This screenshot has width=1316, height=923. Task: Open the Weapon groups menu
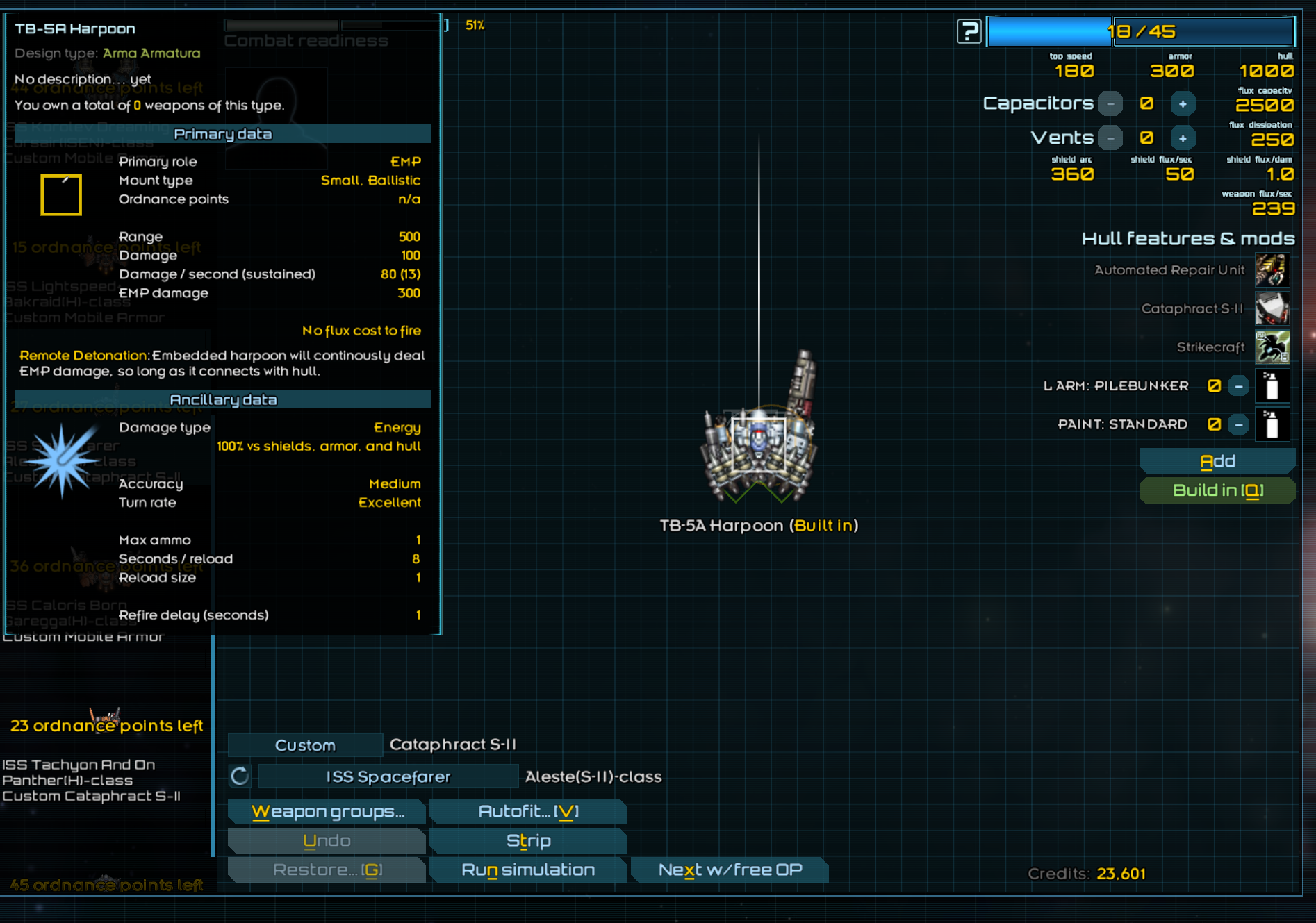(327, 811)
